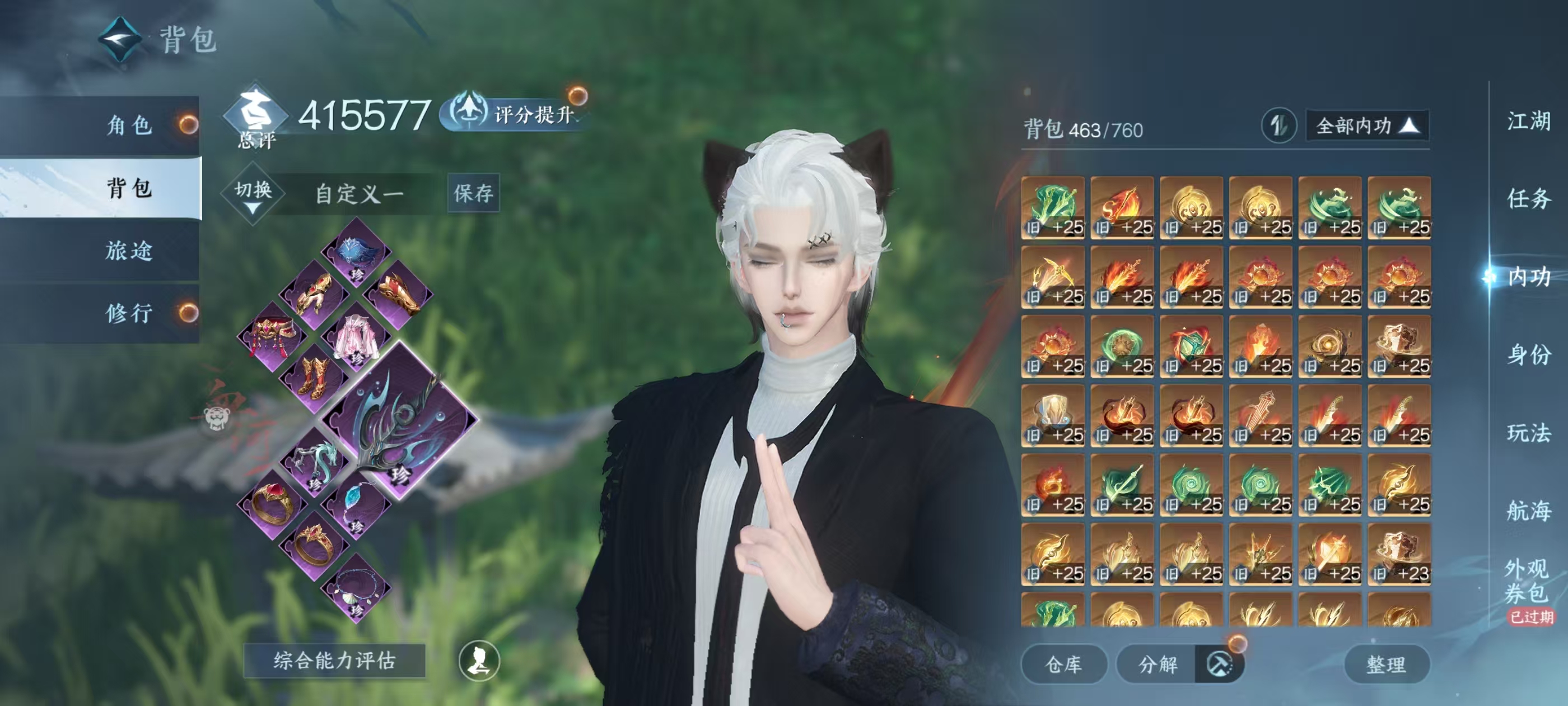The height and width of the screenshot is (706, 1568).
Task: Switch to the 修行 tab
Action: tap(129, 314)
